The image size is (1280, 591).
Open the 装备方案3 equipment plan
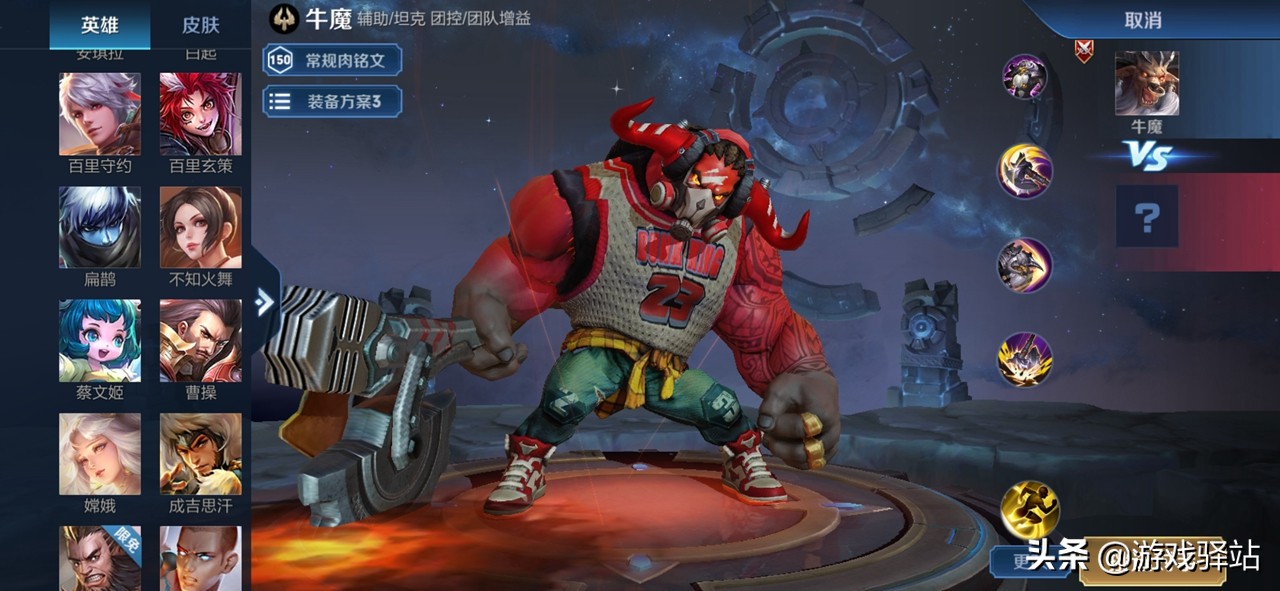tap(332, 101)
